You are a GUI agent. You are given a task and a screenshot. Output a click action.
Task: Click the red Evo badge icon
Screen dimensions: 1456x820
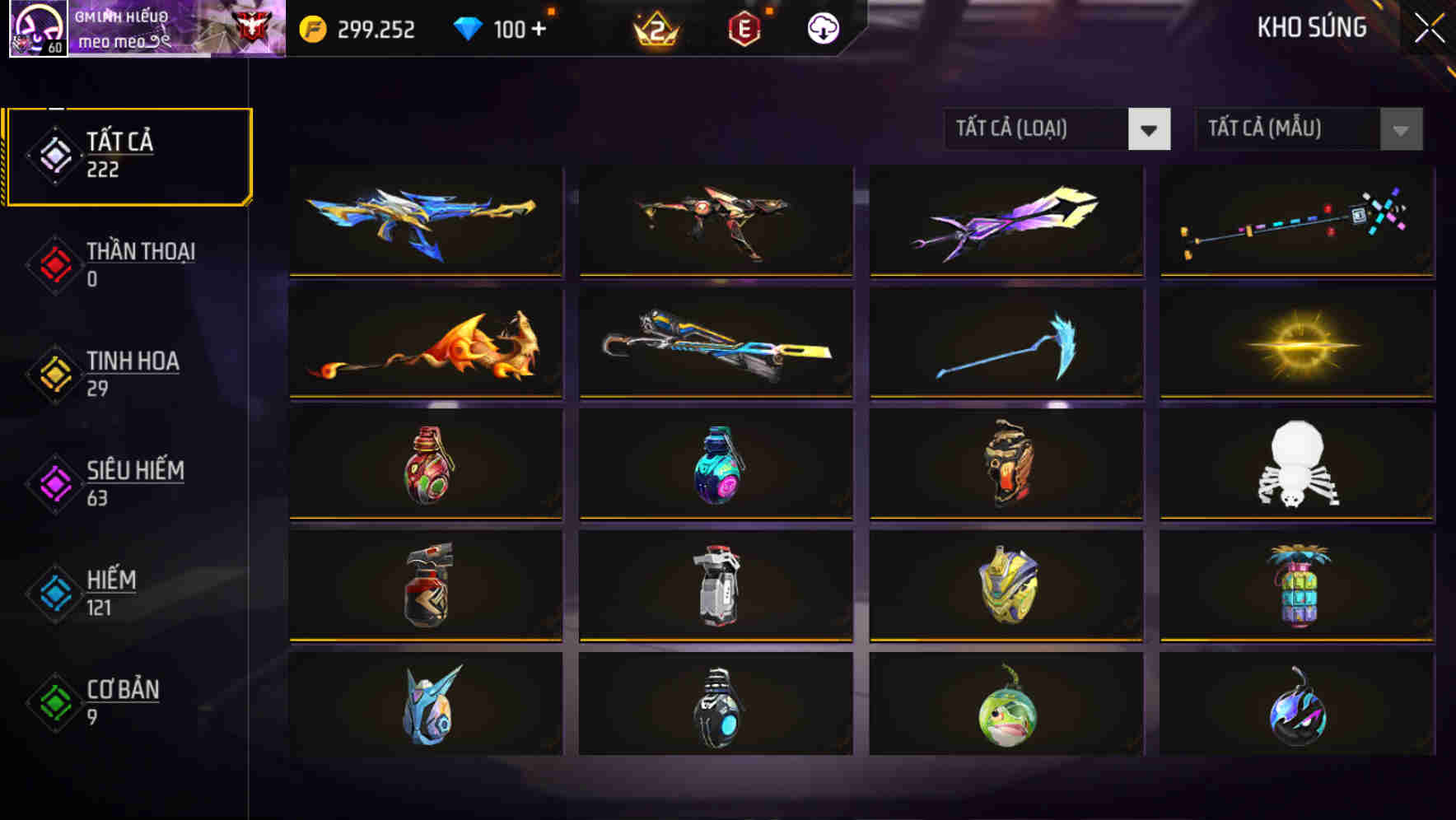(745, 28)
